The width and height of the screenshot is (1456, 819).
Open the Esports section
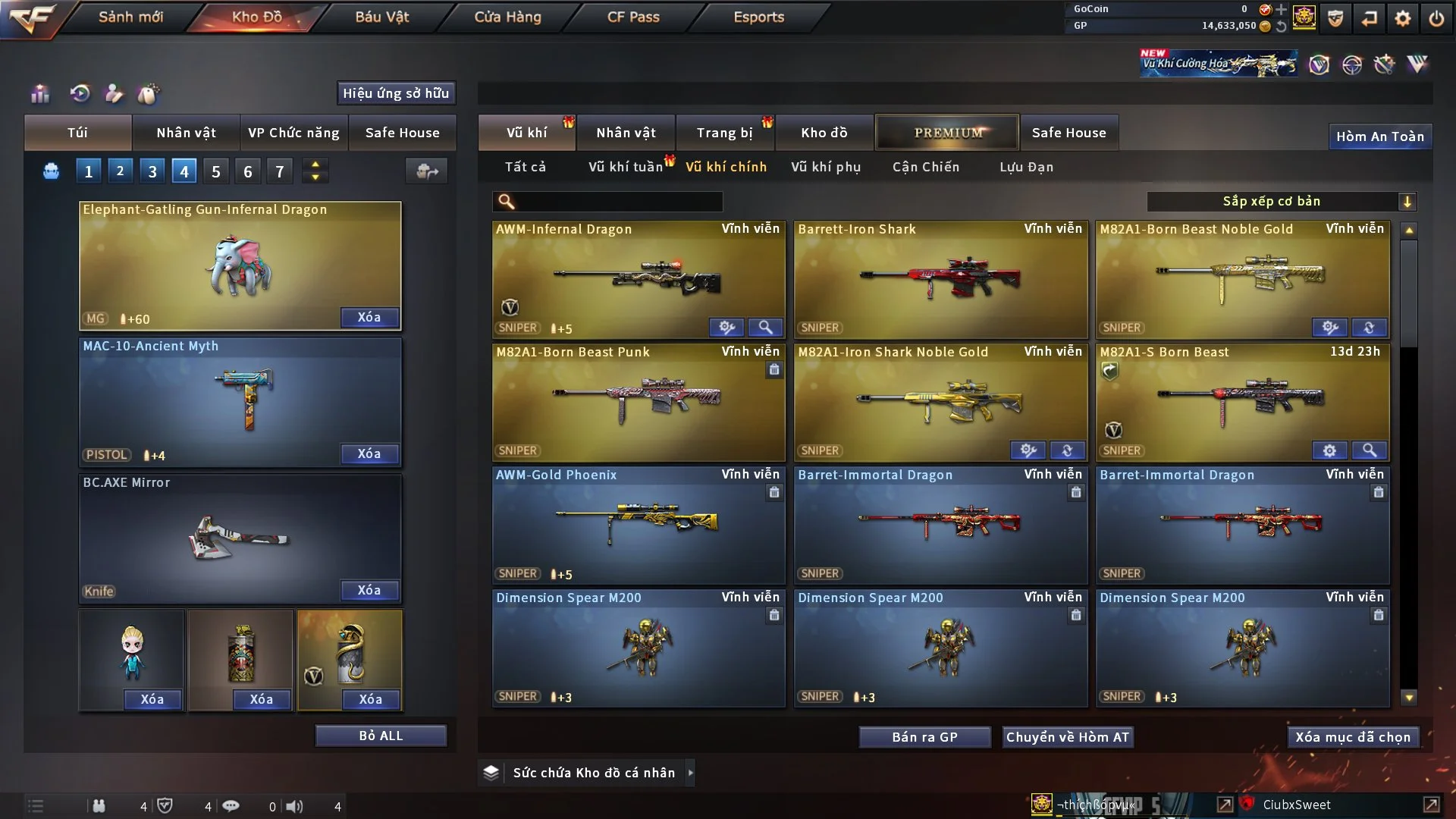pyautogui.click(x=758, y=17)
